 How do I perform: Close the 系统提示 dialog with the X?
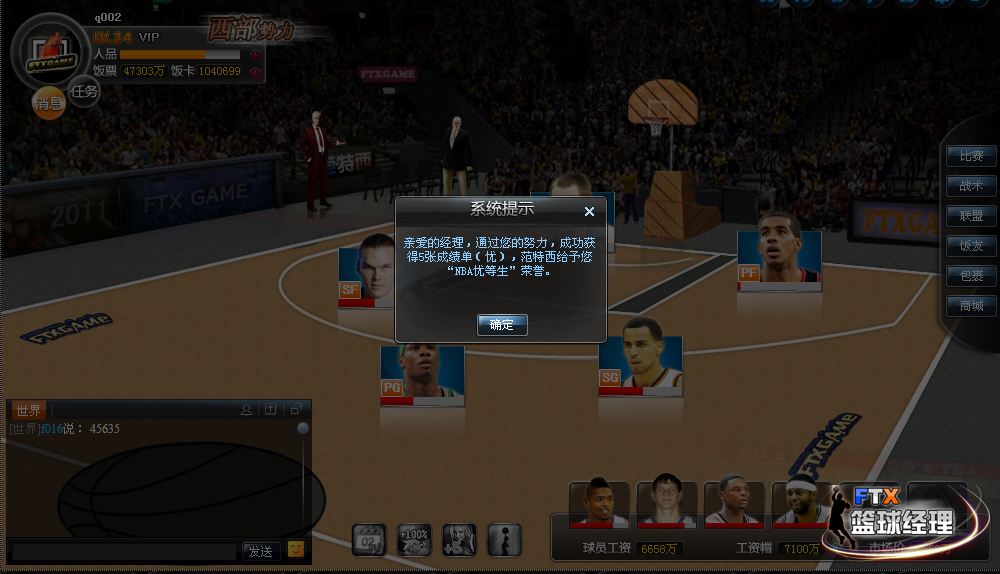(x=589, y=211)
